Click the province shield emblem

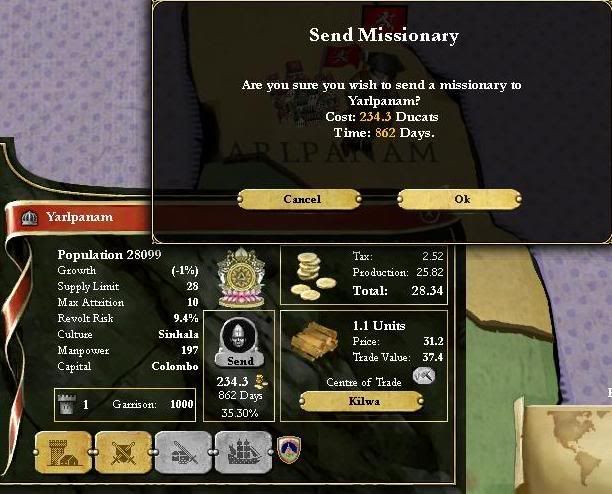click(x=289, y=444)
